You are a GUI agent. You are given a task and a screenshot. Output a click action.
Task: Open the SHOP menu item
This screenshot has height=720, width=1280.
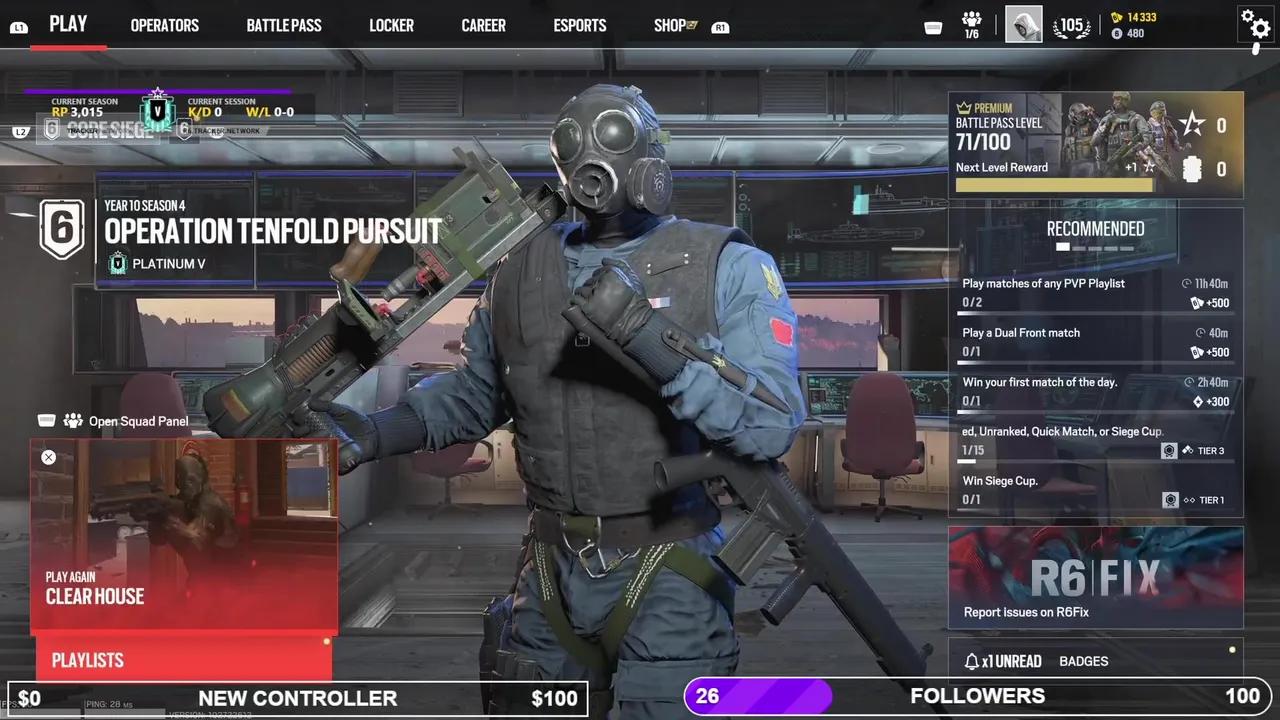point(669,25)
